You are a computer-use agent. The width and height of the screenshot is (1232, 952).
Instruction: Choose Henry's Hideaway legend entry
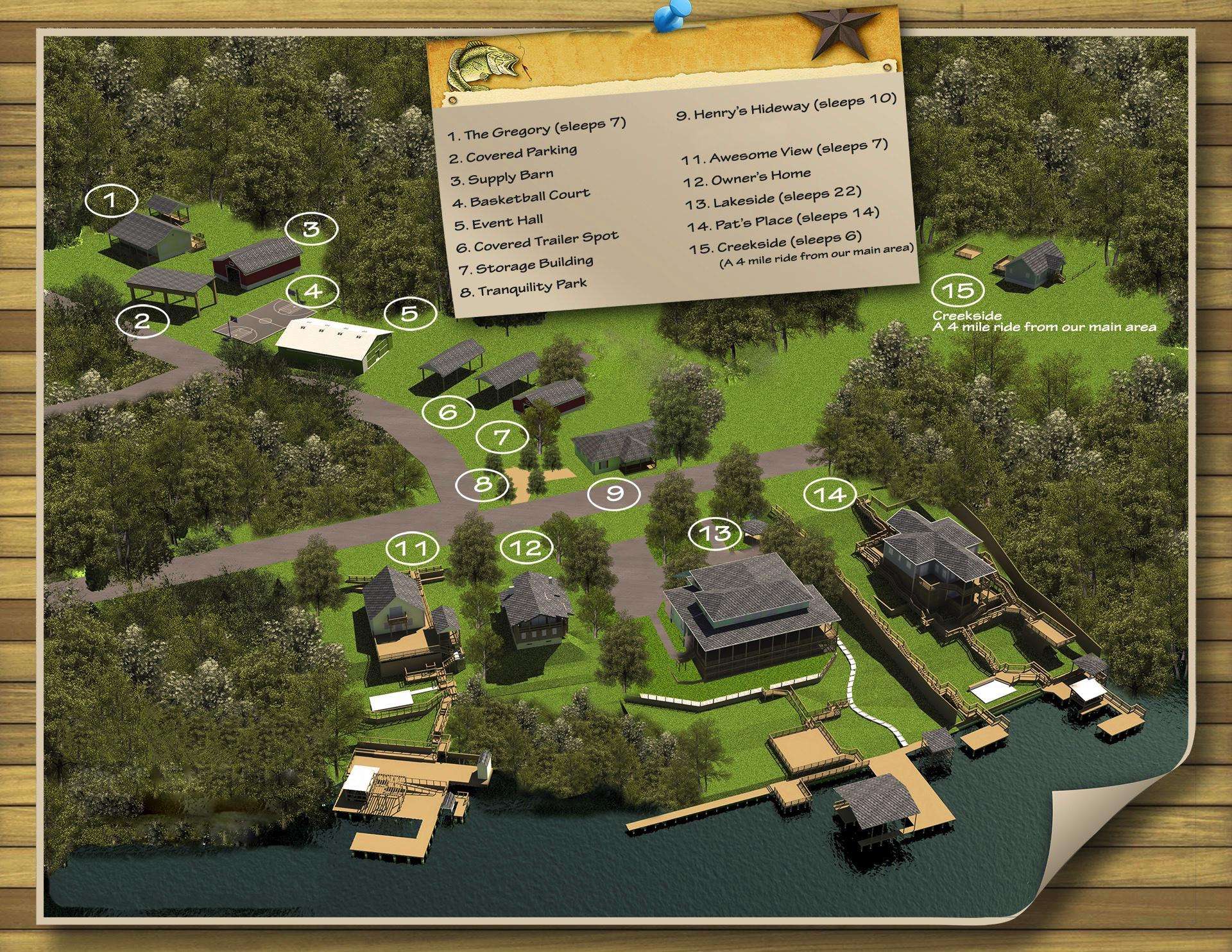point(786,107)
